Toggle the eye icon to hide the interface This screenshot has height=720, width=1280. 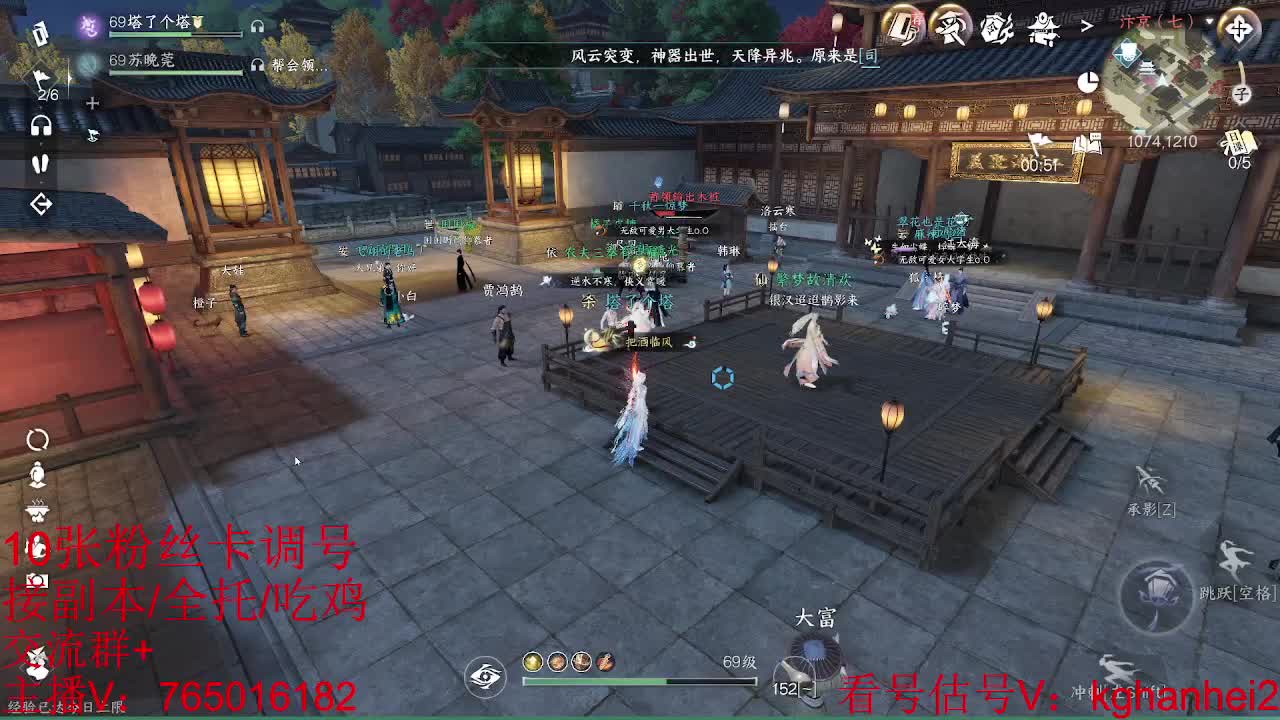(x=485, y=678)
